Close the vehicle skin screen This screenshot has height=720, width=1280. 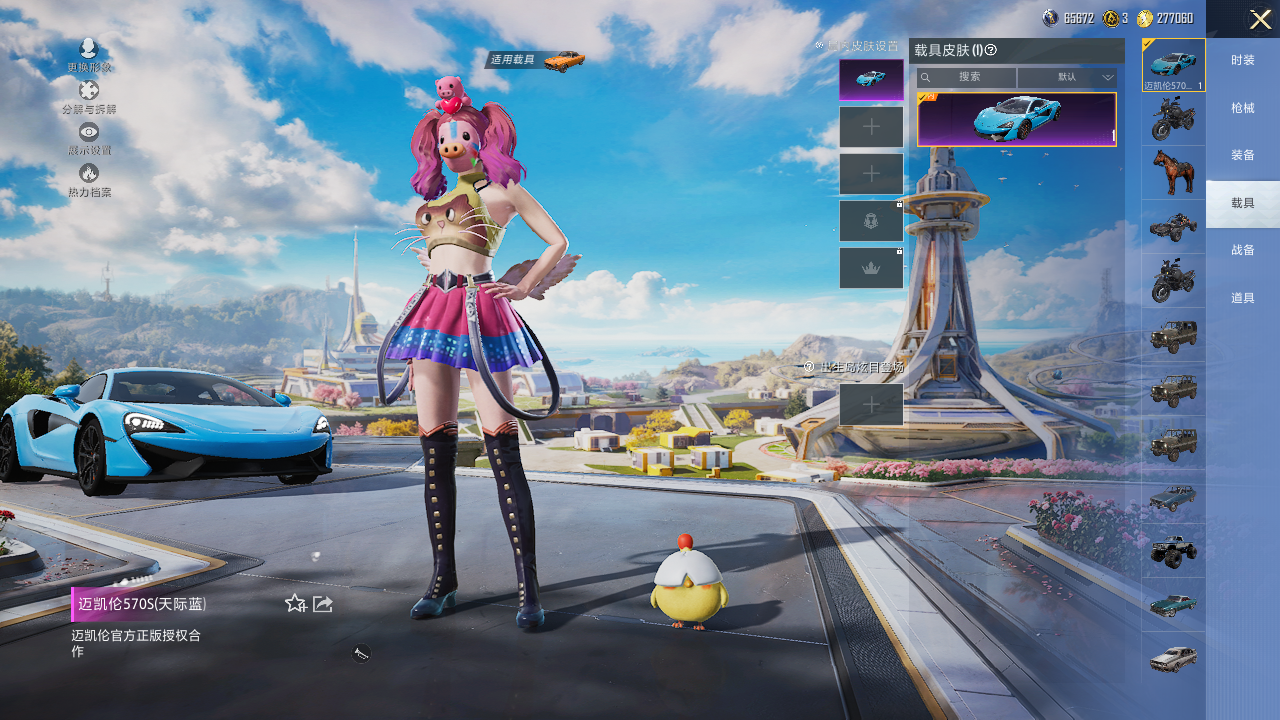pos(1259,19)
